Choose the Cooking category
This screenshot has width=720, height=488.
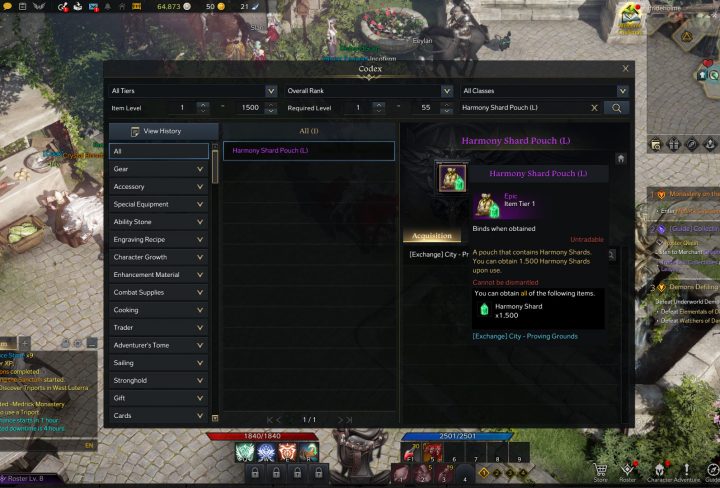160,310
